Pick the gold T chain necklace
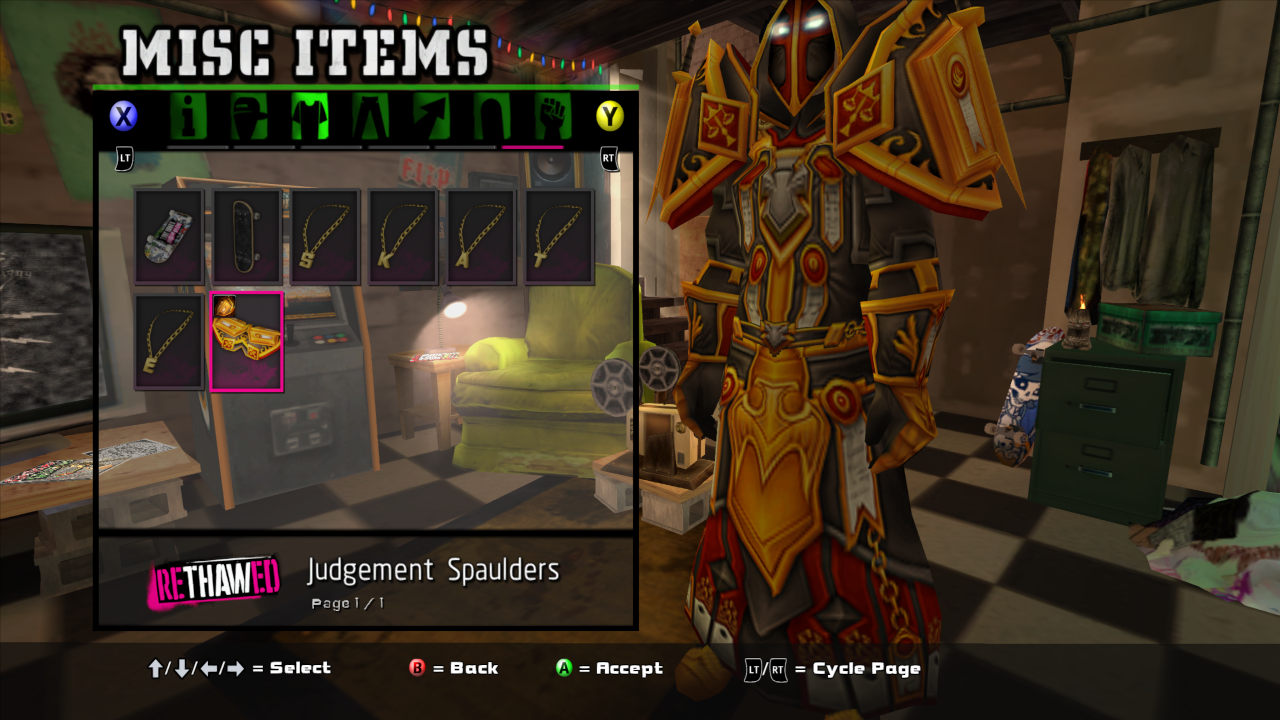Screen dimensions: 1280x720 point(559,237)
